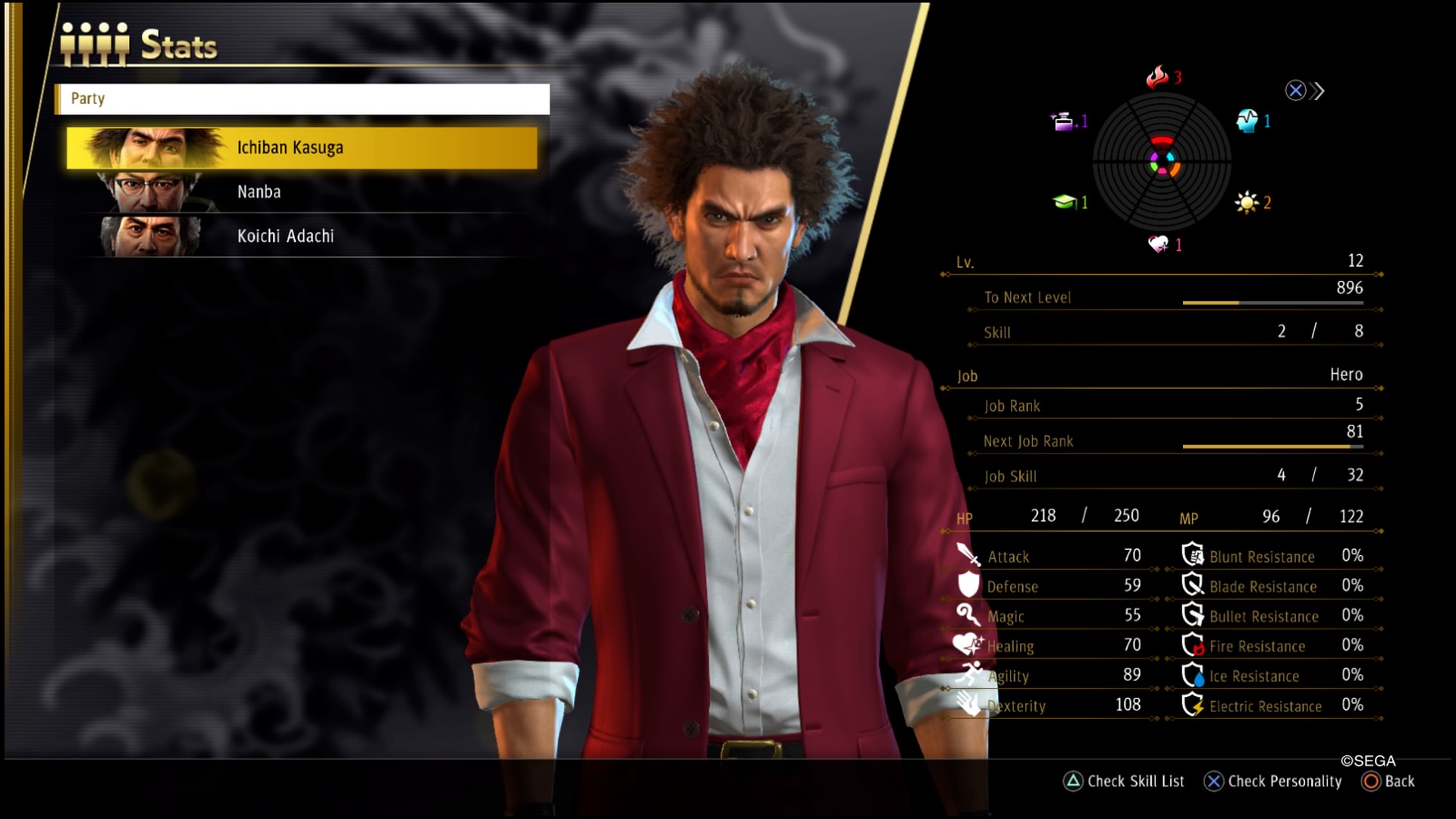Click the Party header bar

pyautogui.click(x=302, y=99)
